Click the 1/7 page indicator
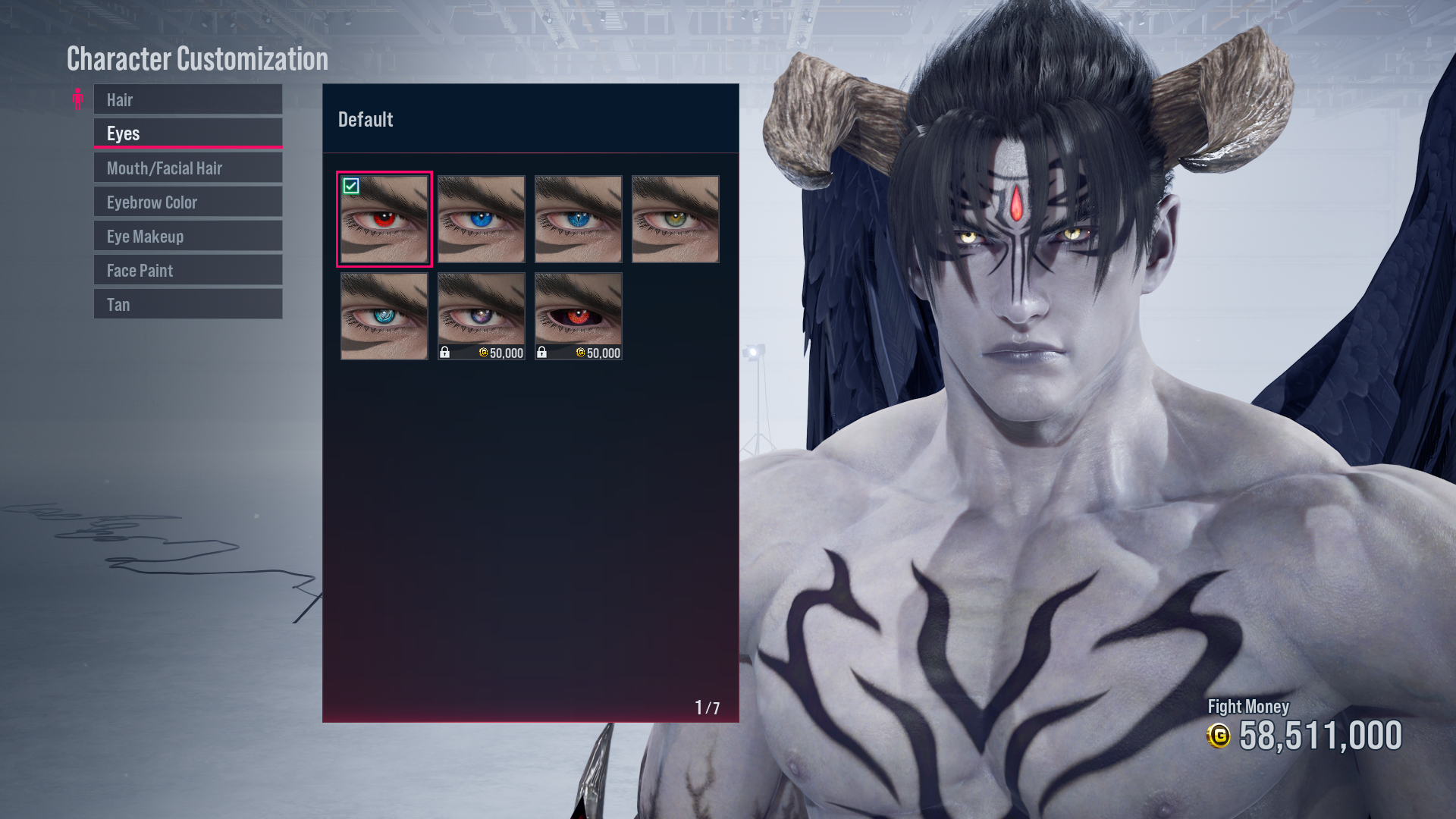The height and width of the screenshot is (819, 1456). 707,707
